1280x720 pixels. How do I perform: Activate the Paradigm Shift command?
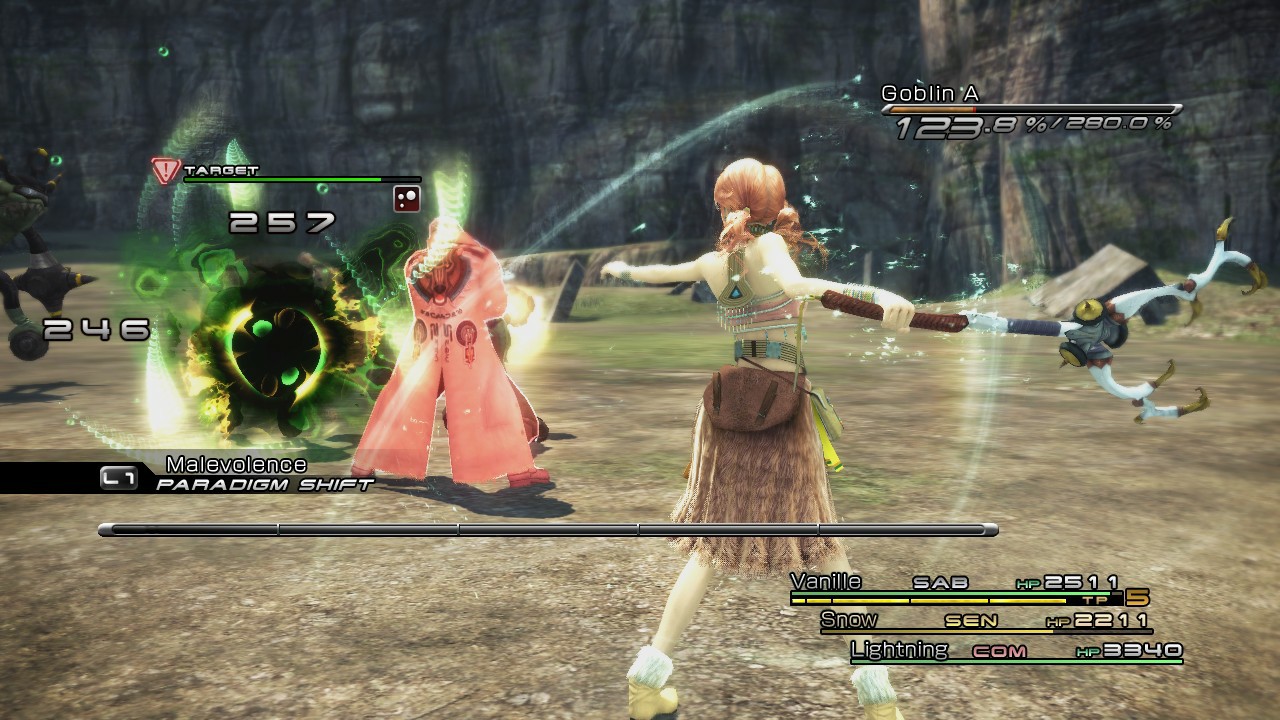[263, 483]
